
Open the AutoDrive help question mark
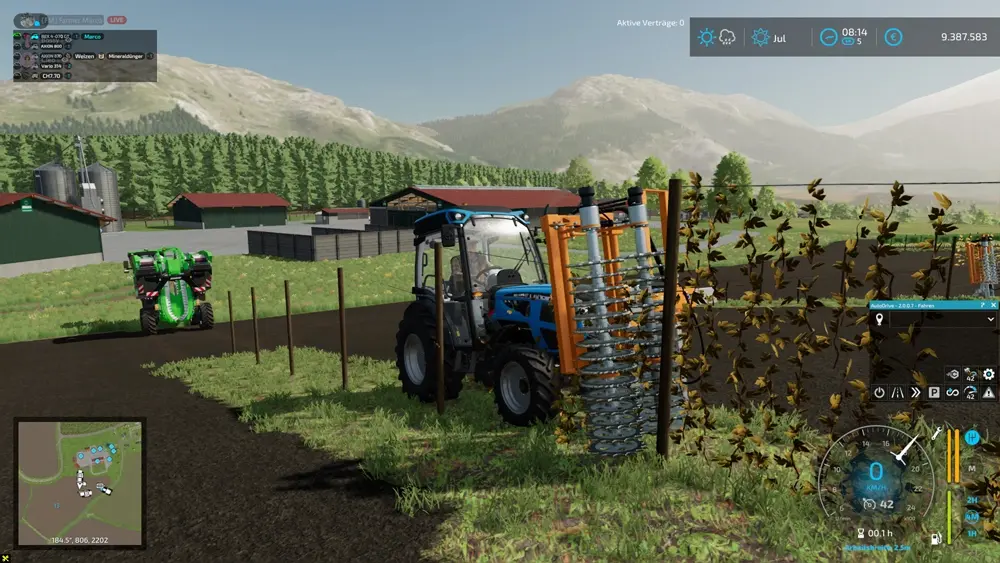983,304
